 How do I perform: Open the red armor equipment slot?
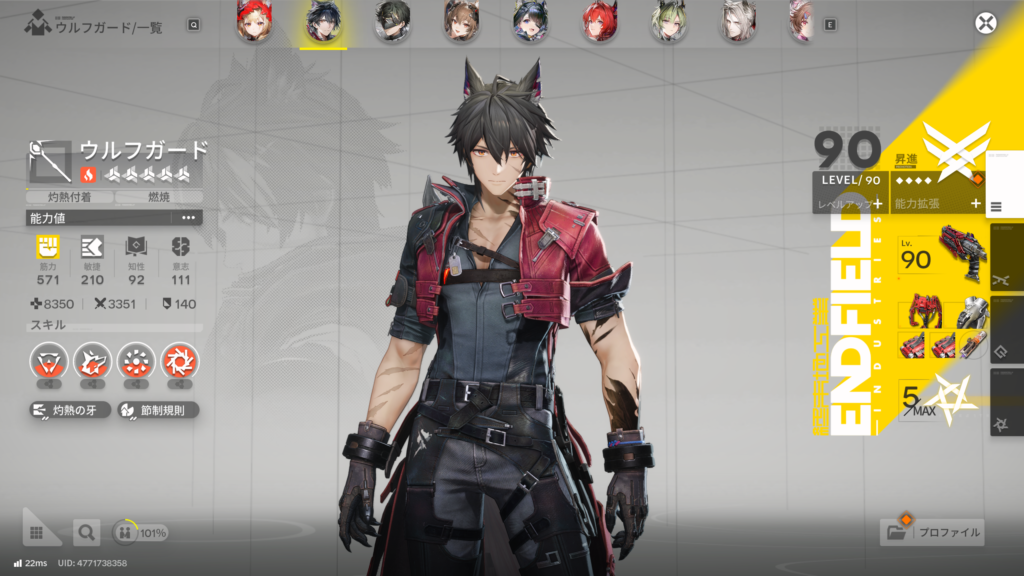(x=922, y=313)
